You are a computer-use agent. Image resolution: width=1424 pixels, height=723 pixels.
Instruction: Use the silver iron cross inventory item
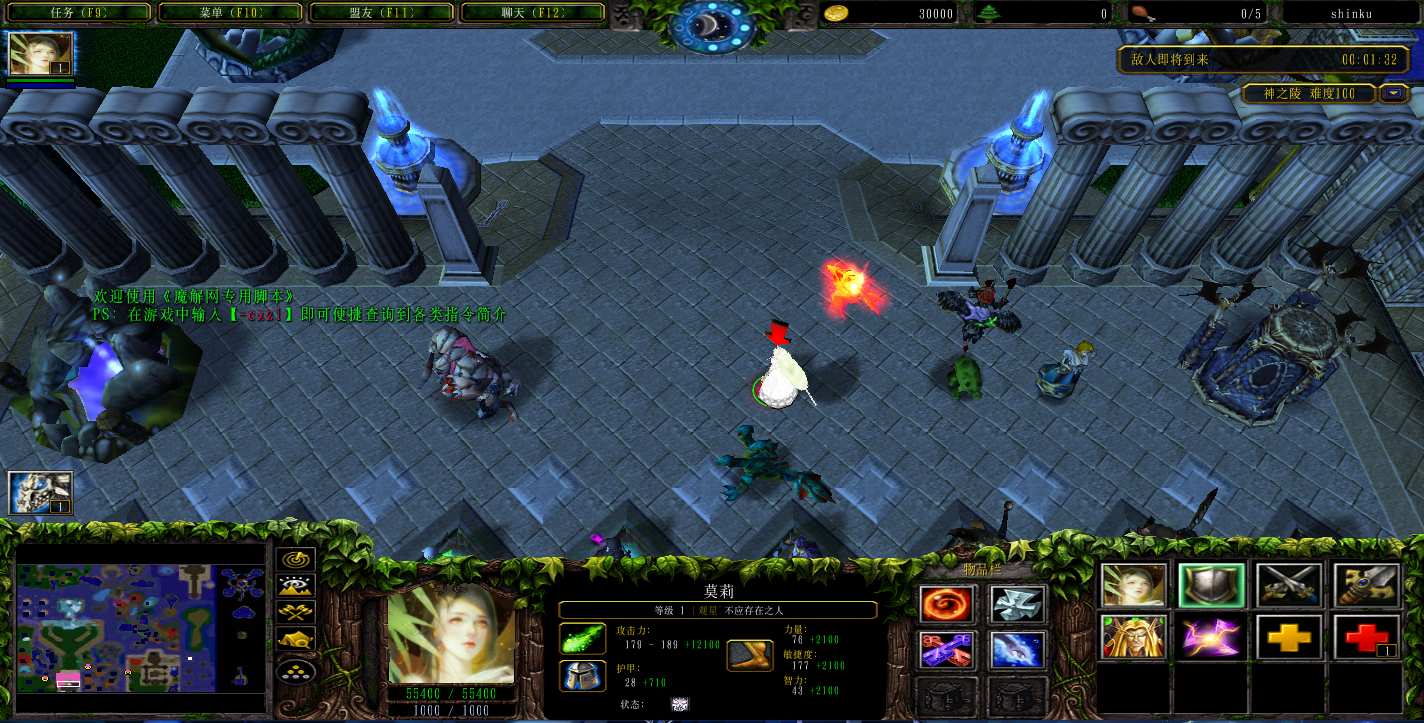[1018, 605]
